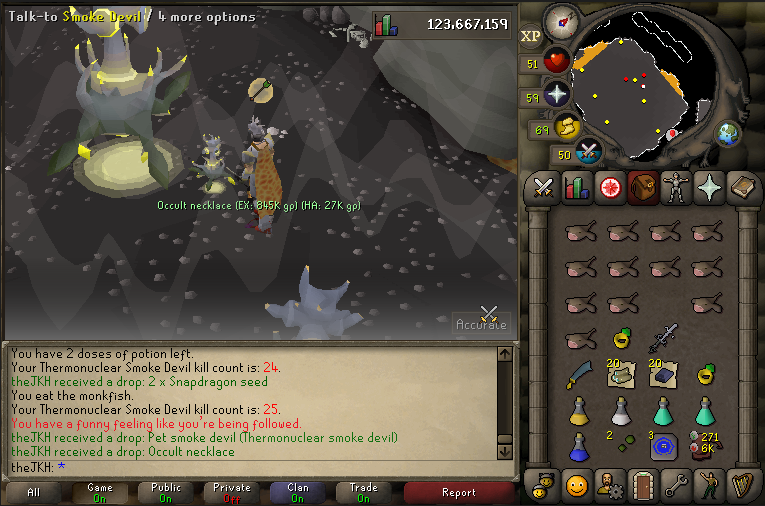Image resolution: width=765 pixels, height=506 pixels.
Task: Open the Emotes tab
Action: (707, 485)
